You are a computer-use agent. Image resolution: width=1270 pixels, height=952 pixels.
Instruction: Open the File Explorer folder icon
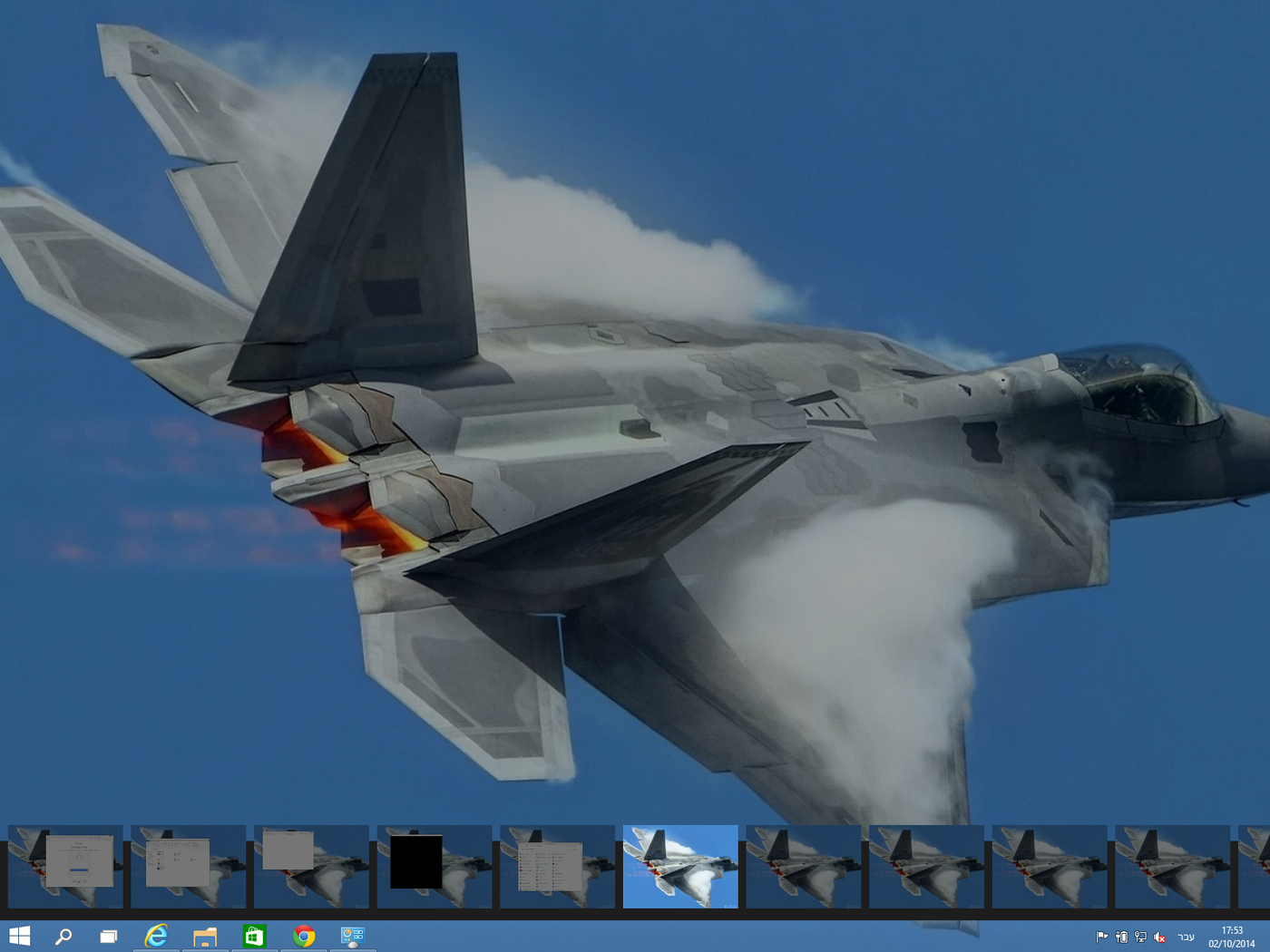pos(206,936)
